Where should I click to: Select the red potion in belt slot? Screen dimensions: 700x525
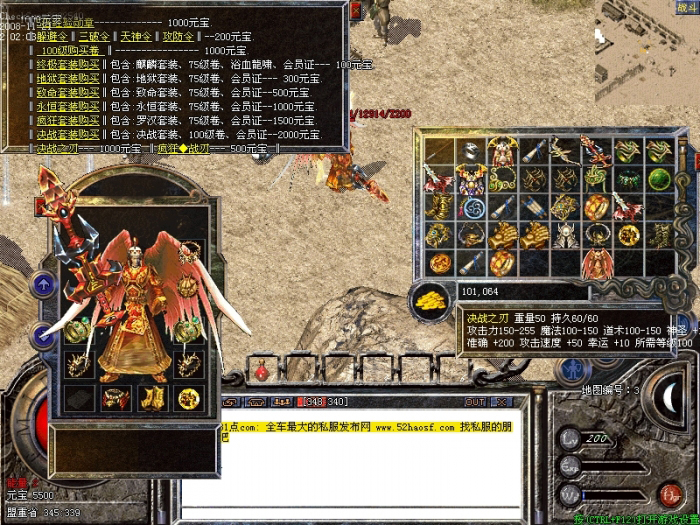click(x=262, y=372)
